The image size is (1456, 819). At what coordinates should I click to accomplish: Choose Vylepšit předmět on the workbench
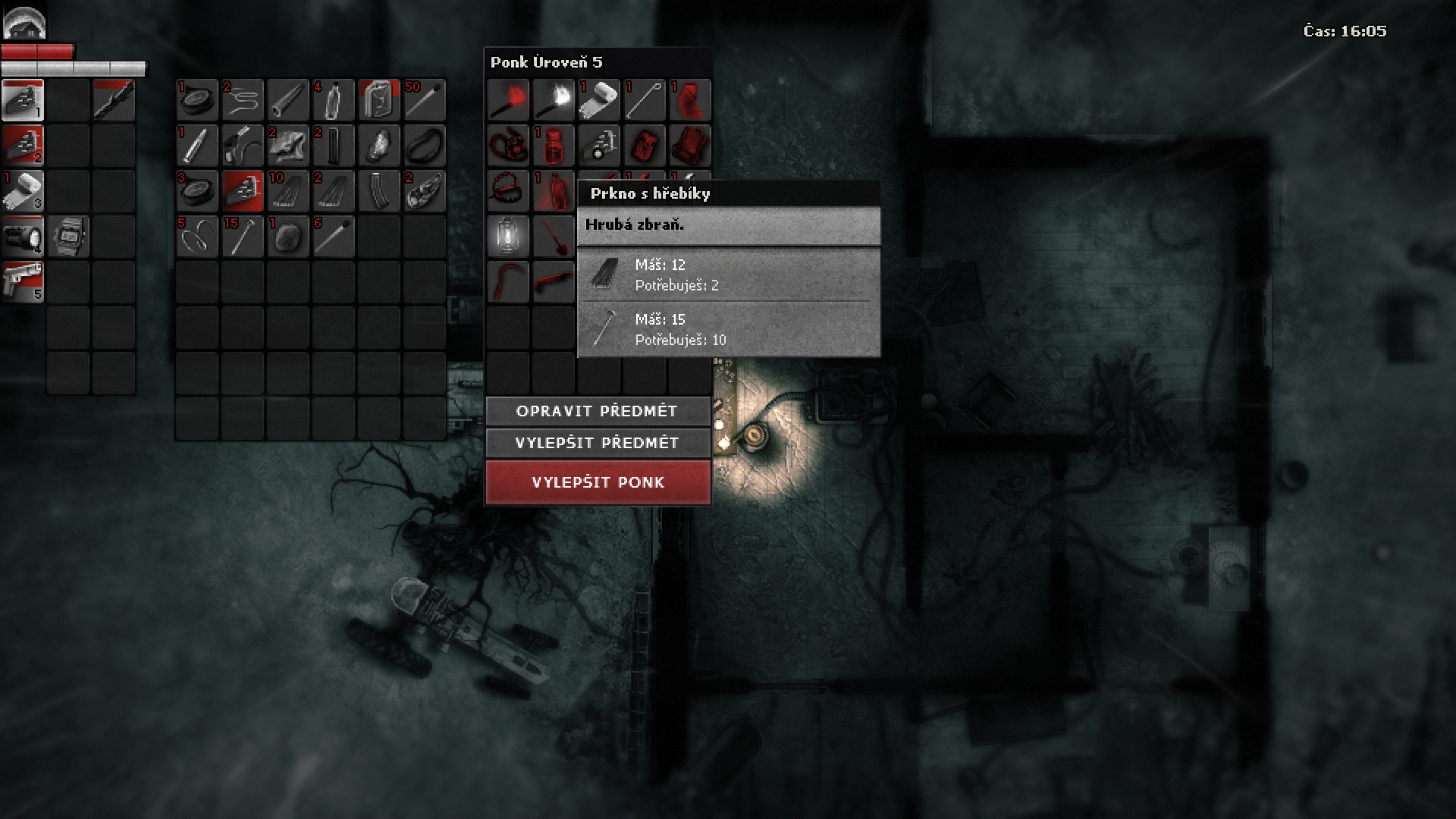[x=598, y=443]
